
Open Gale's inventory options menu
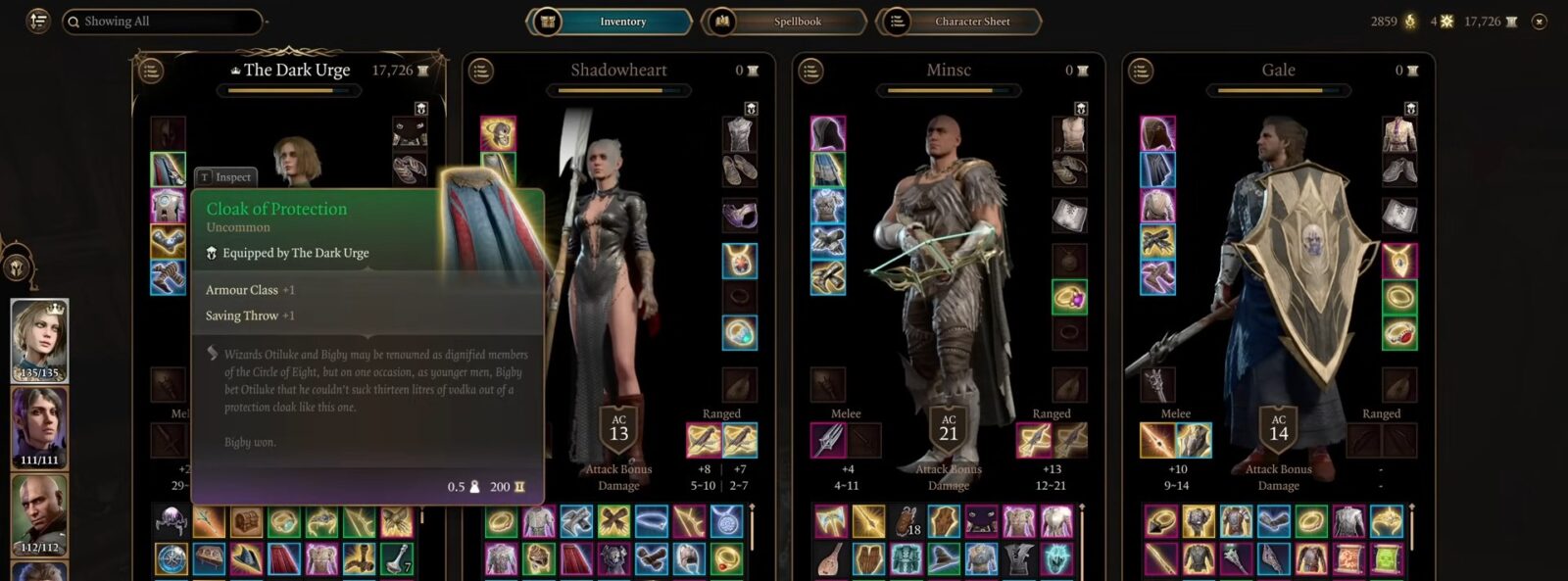tap(1140, 71)
